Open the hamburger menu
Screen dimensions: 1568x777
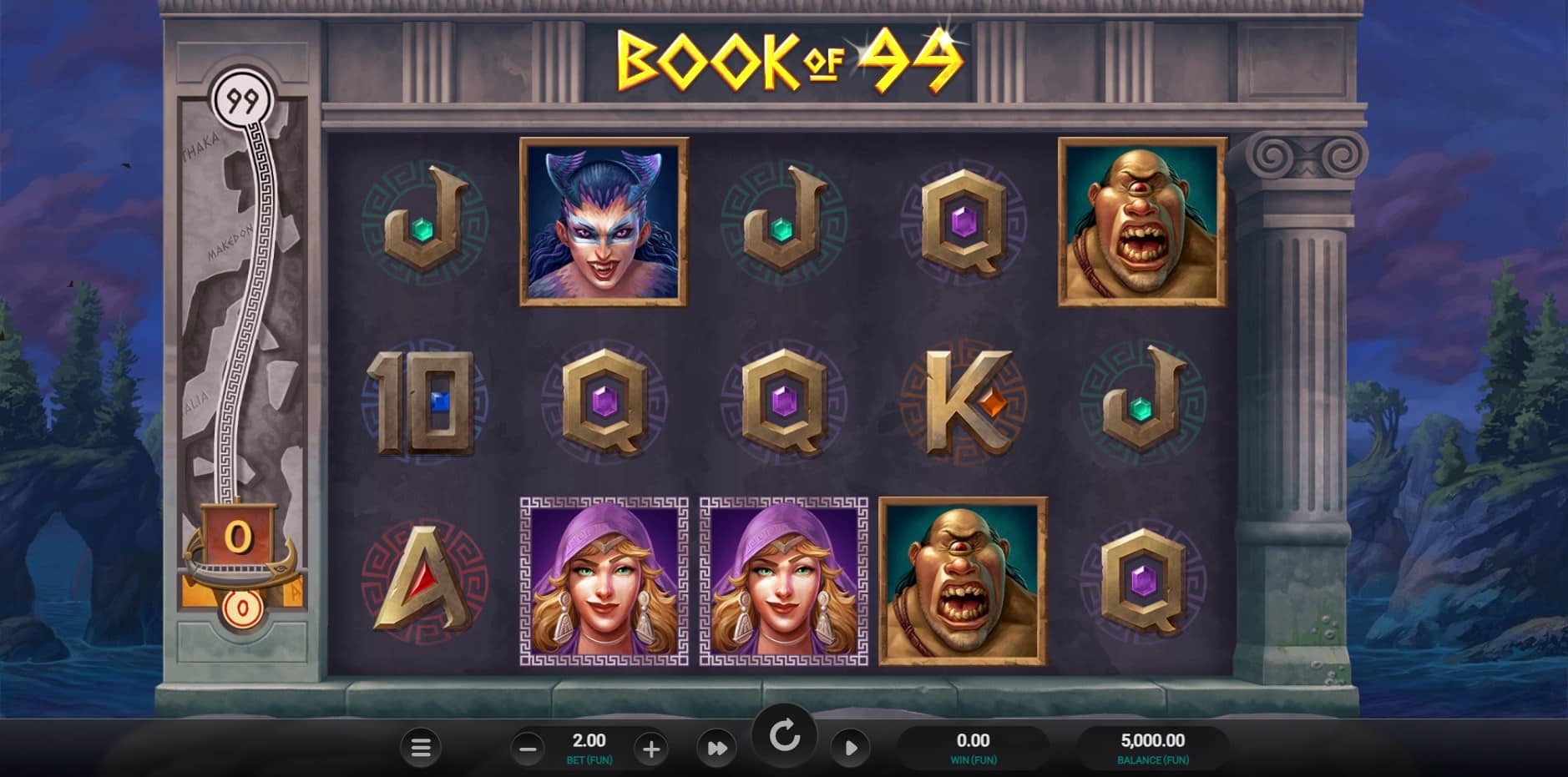click(421, 748)
